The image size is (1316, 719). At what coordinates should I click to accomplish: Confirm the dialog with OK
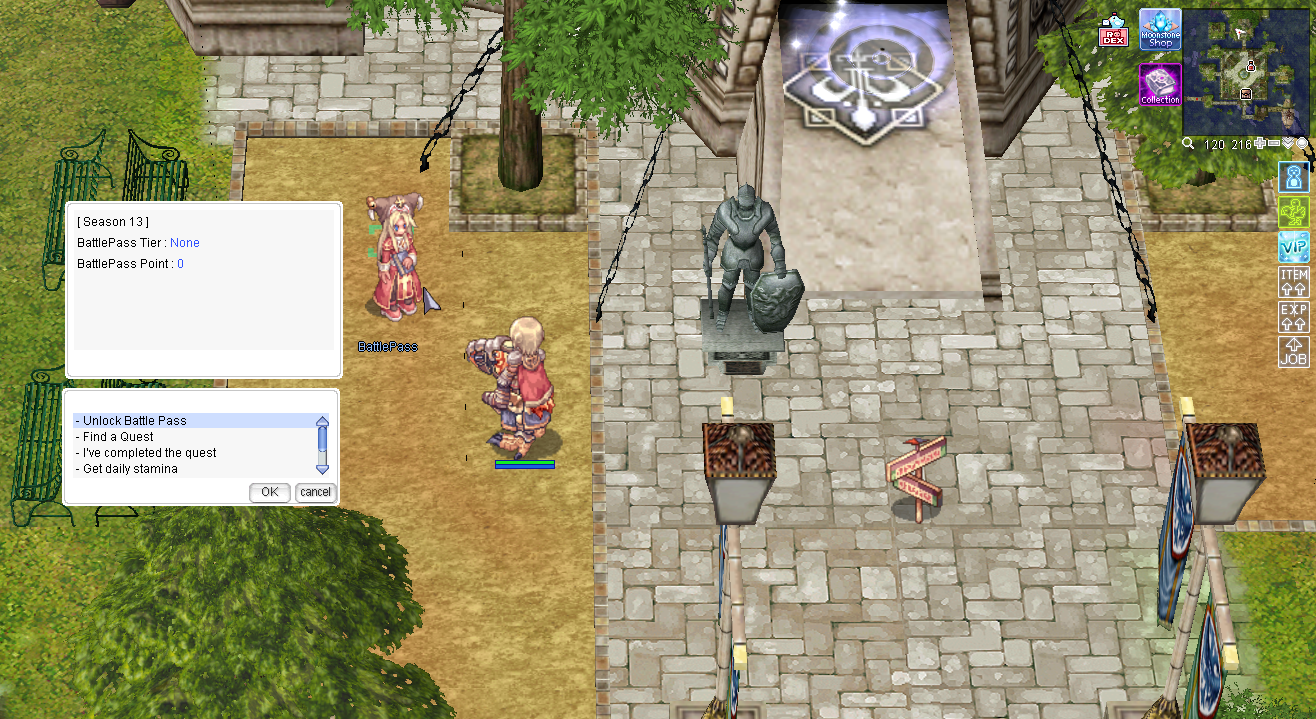[270, 492]
